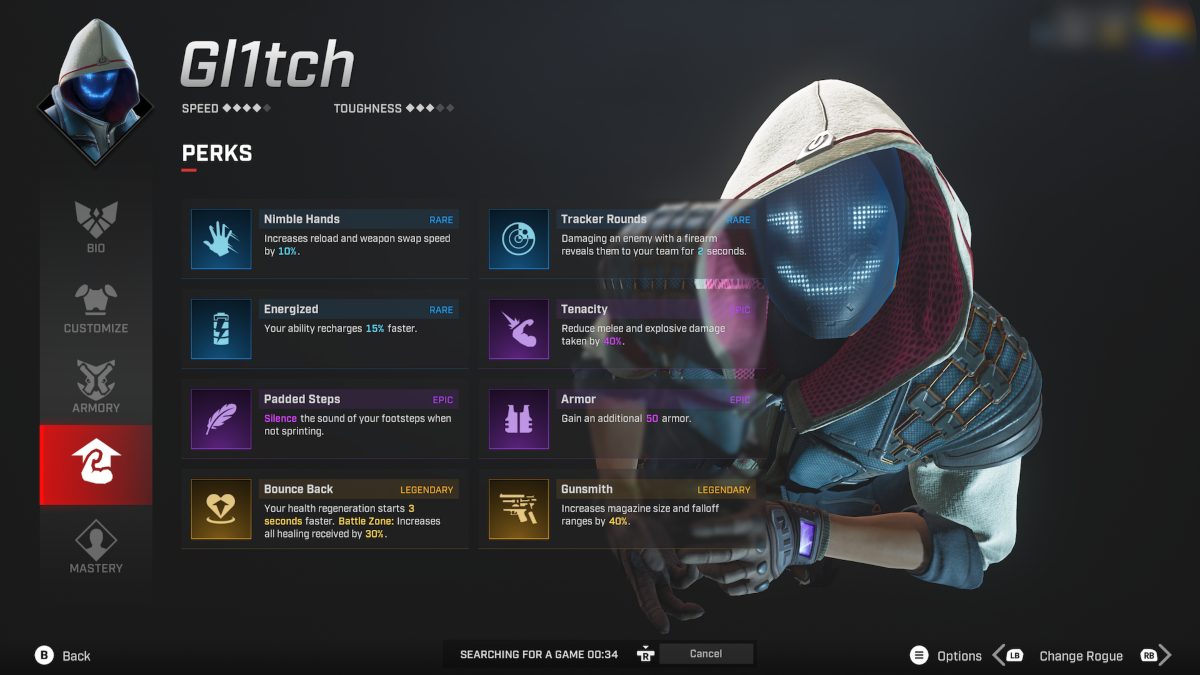
Task: Cancel the game search
Action: 705,654
